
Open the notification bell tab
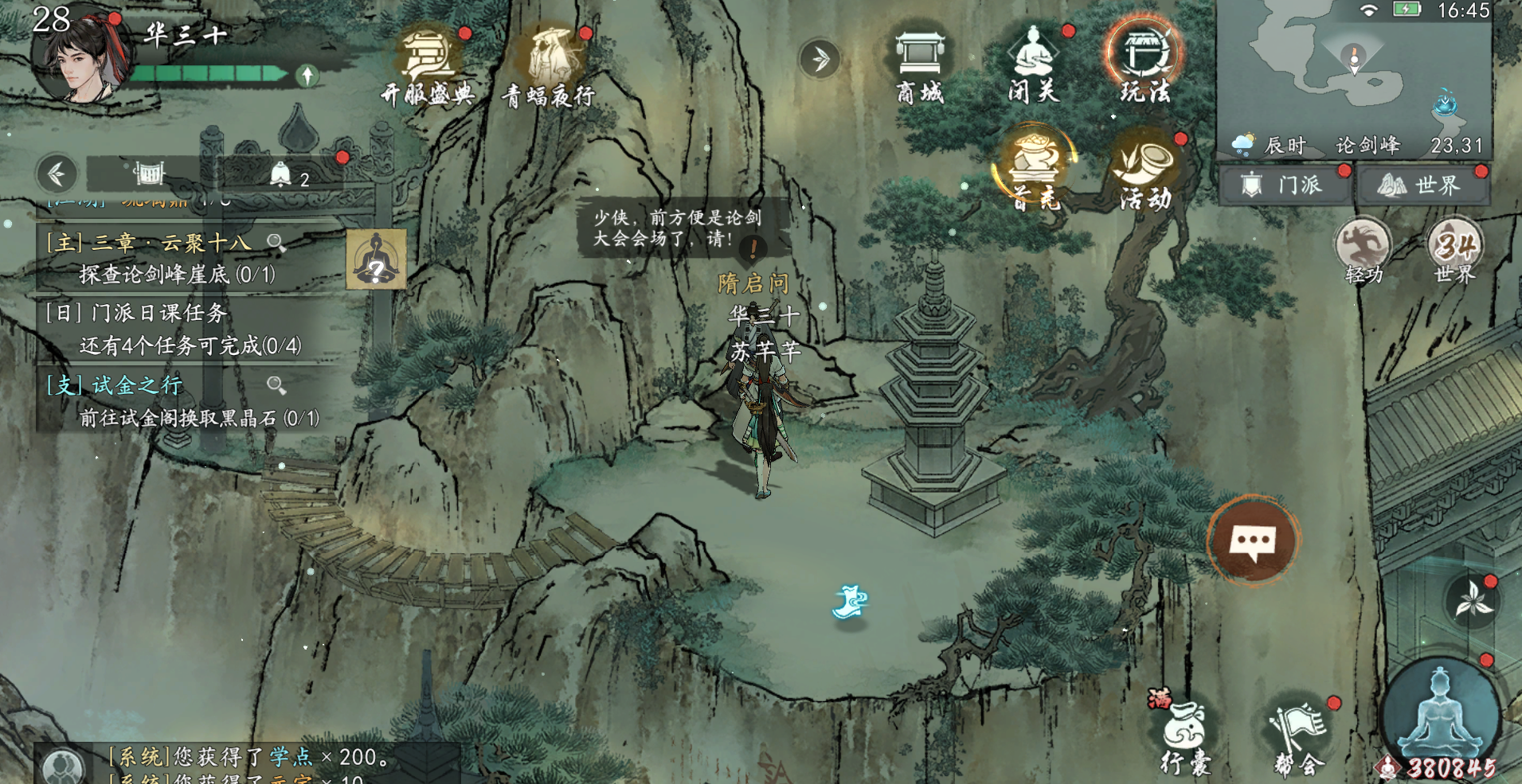(x=282, y=174)
